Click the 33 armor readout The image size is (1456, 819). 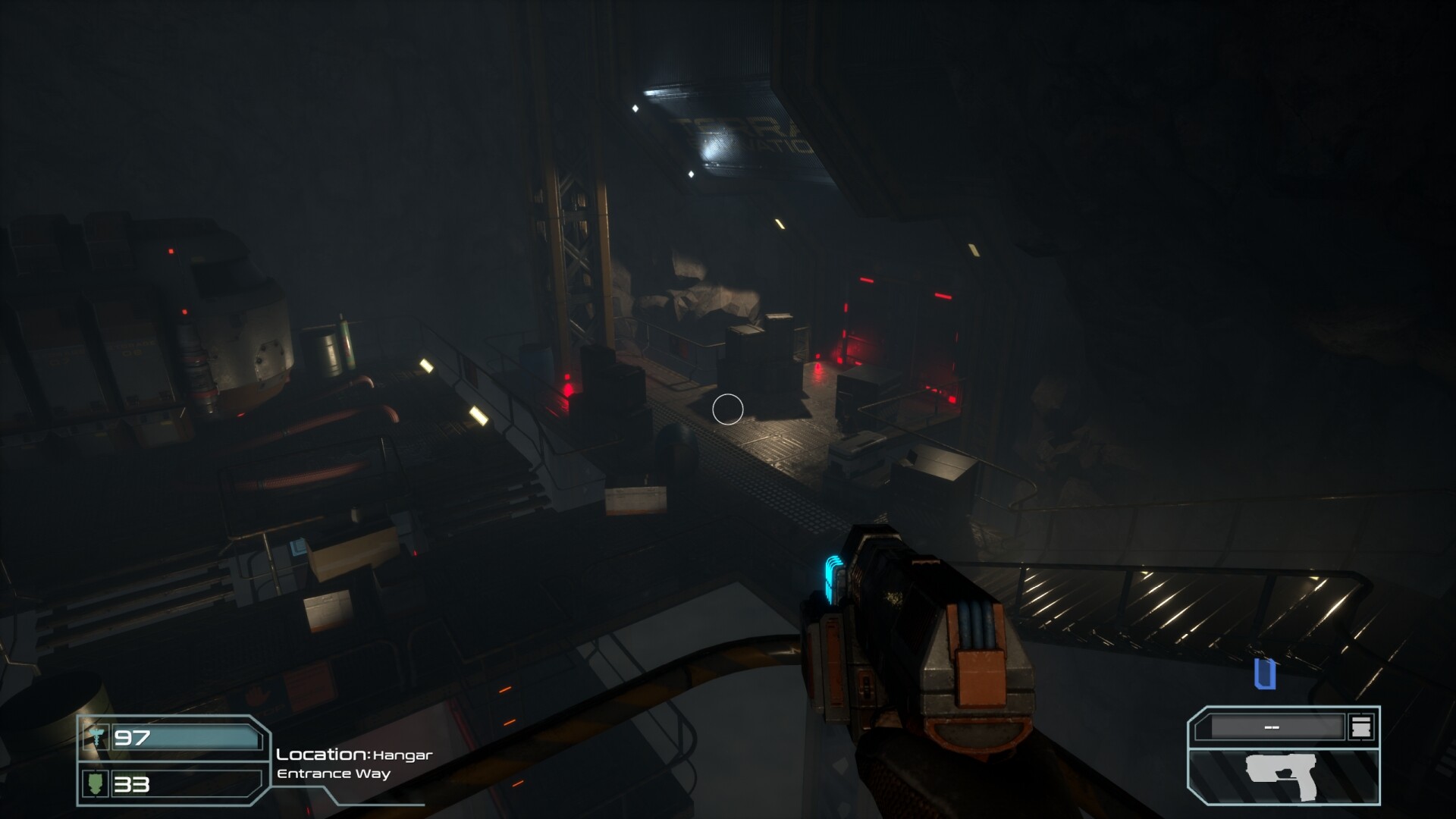point(132,784)
